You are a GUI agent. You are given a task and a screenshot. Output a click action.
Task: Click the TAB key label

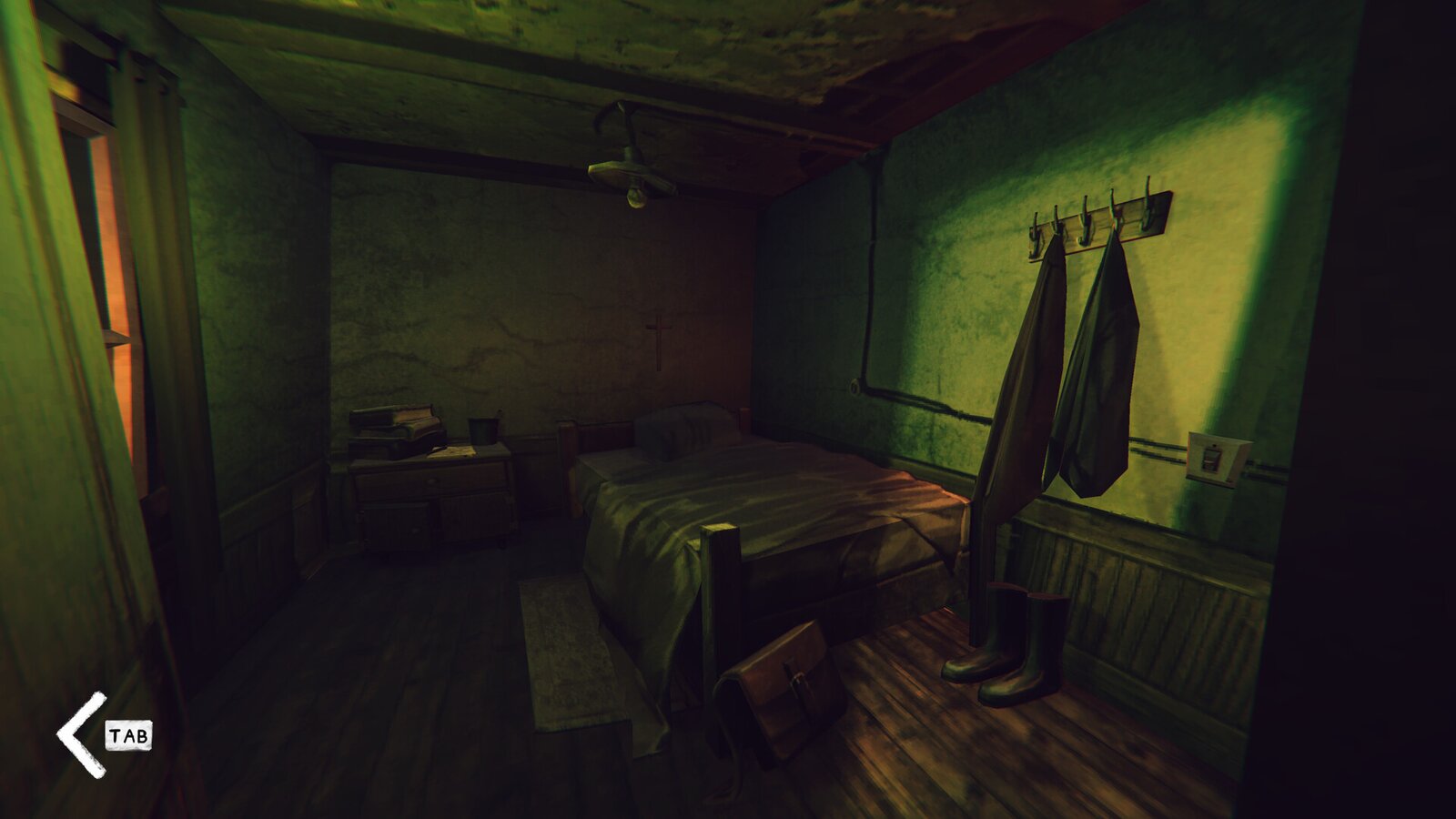tap(127, 735)
